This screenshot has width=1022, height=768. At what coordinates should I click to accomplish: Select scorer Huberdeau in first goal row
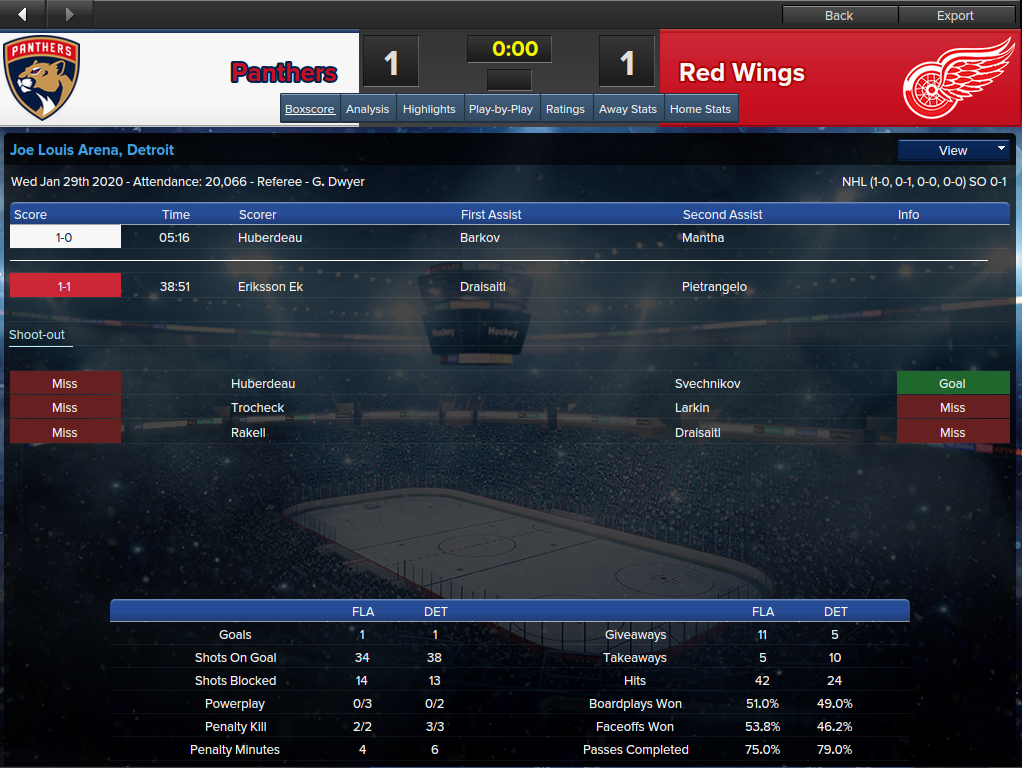pyautogui.click(x=270, y=238)
